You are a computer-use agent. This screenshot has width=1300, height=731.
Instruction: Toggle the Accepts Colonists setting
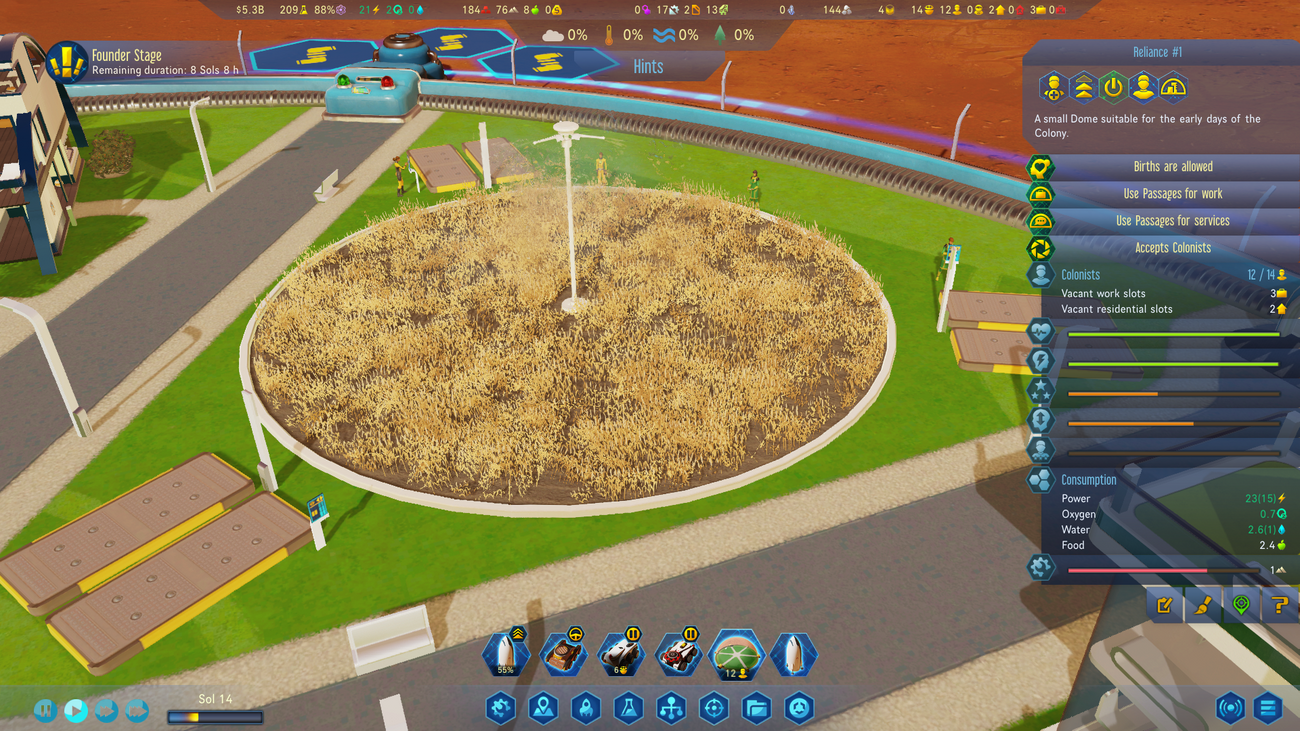[1172, 248]
